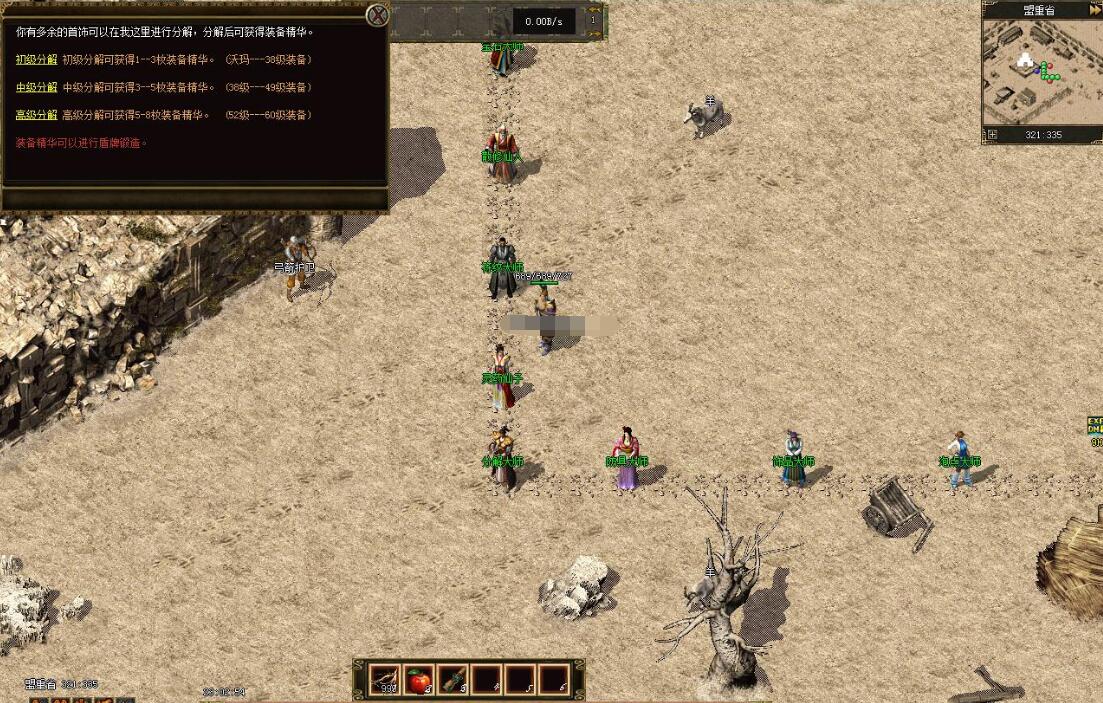Expand the minimap with the plus button

coord(992,134)
